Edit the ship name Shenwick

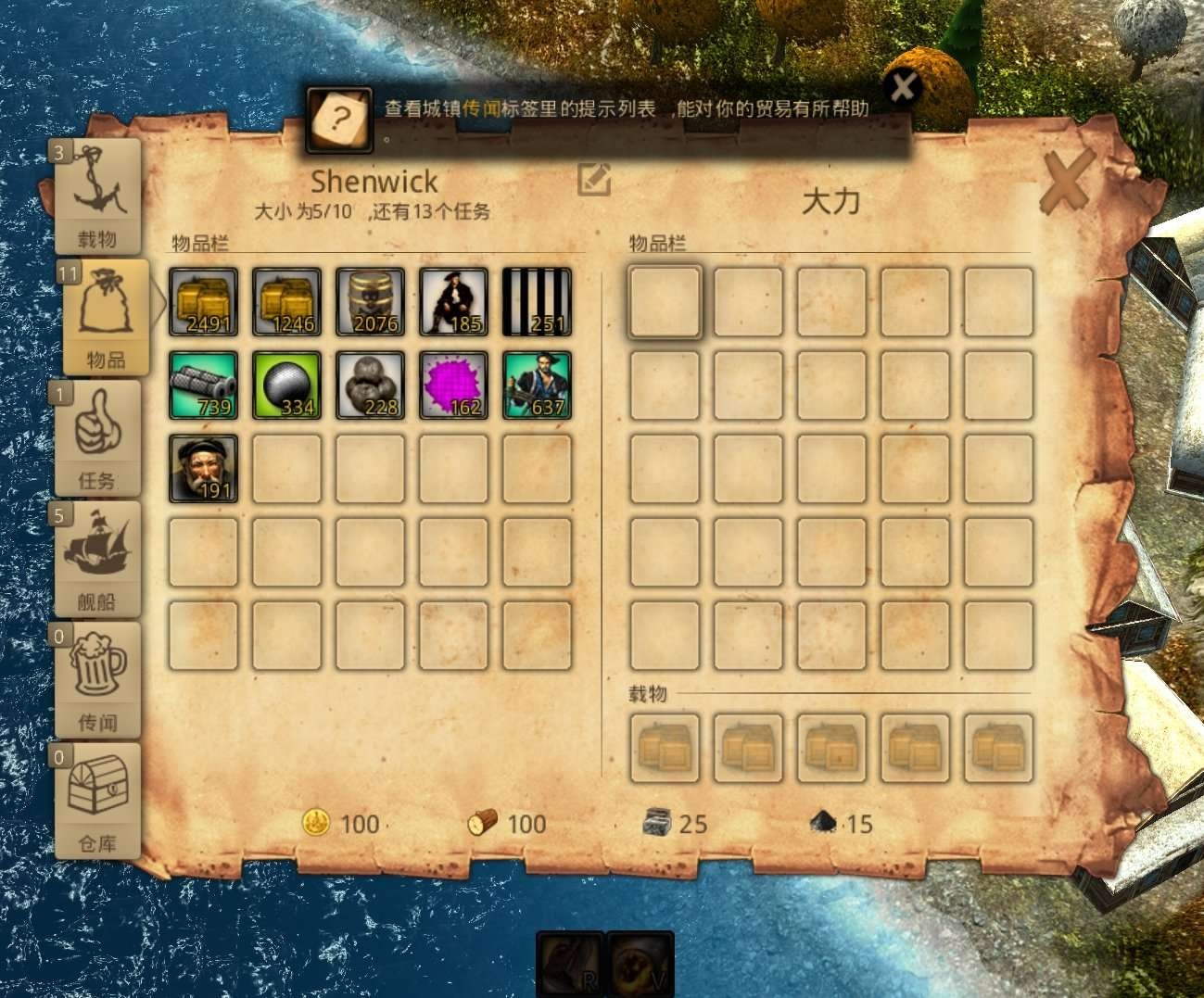(593, 179)
